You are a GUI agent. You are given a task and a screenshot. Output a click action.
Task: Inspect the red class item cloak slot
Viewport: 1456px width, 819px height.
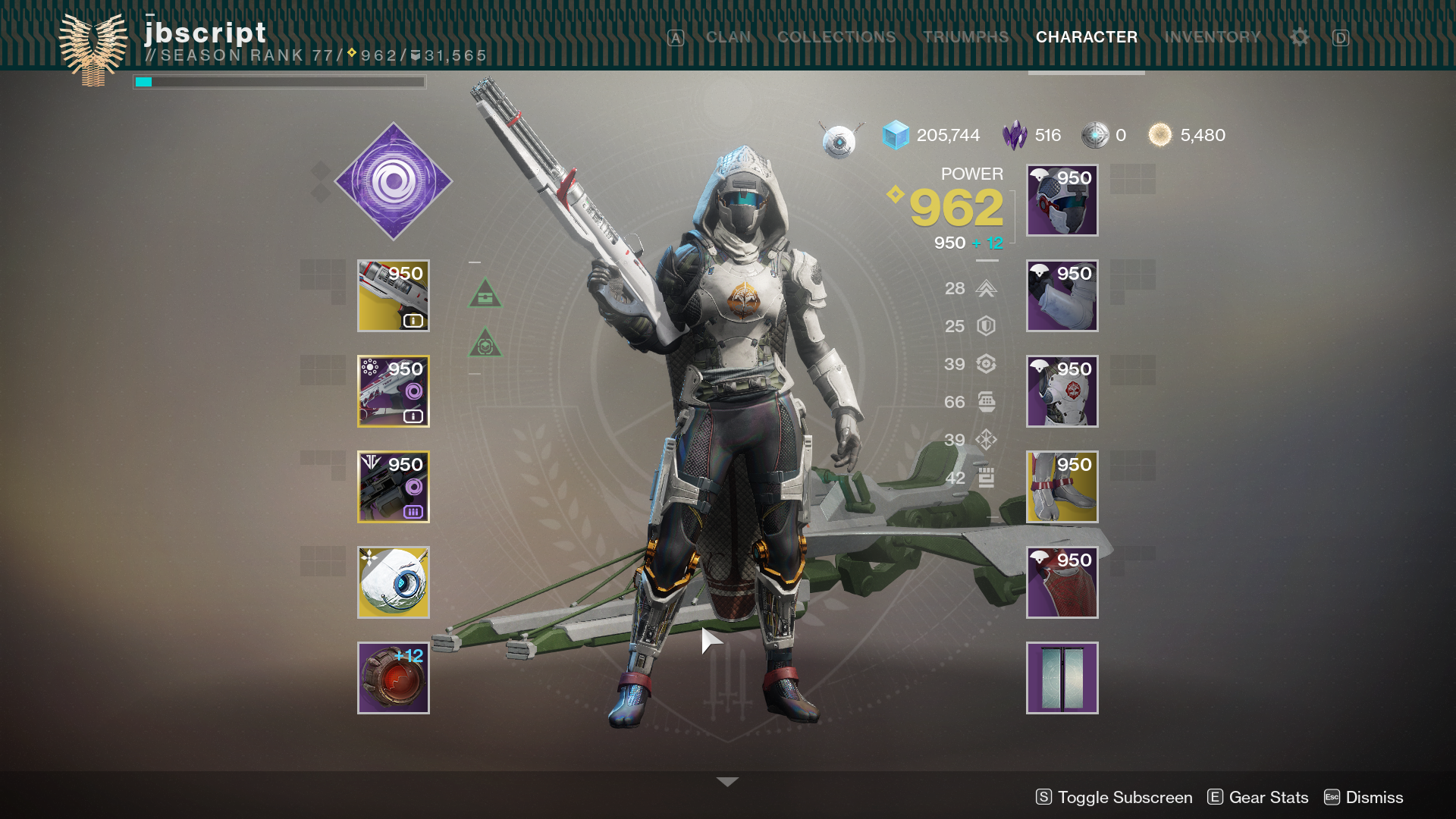1062,582
